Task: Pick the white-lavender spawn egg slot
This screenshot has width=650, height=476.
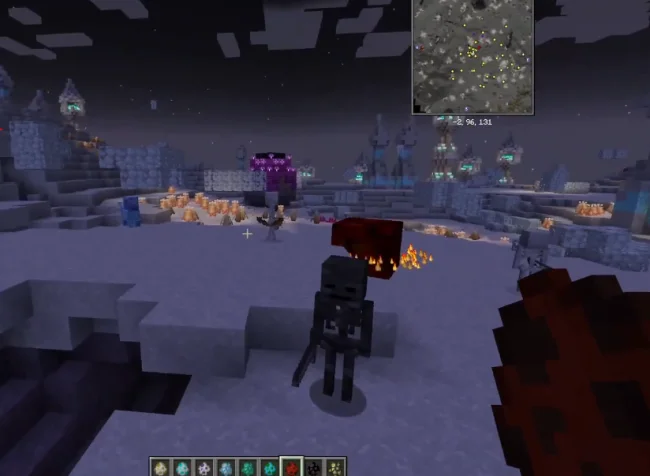Action: pos(204,467)
